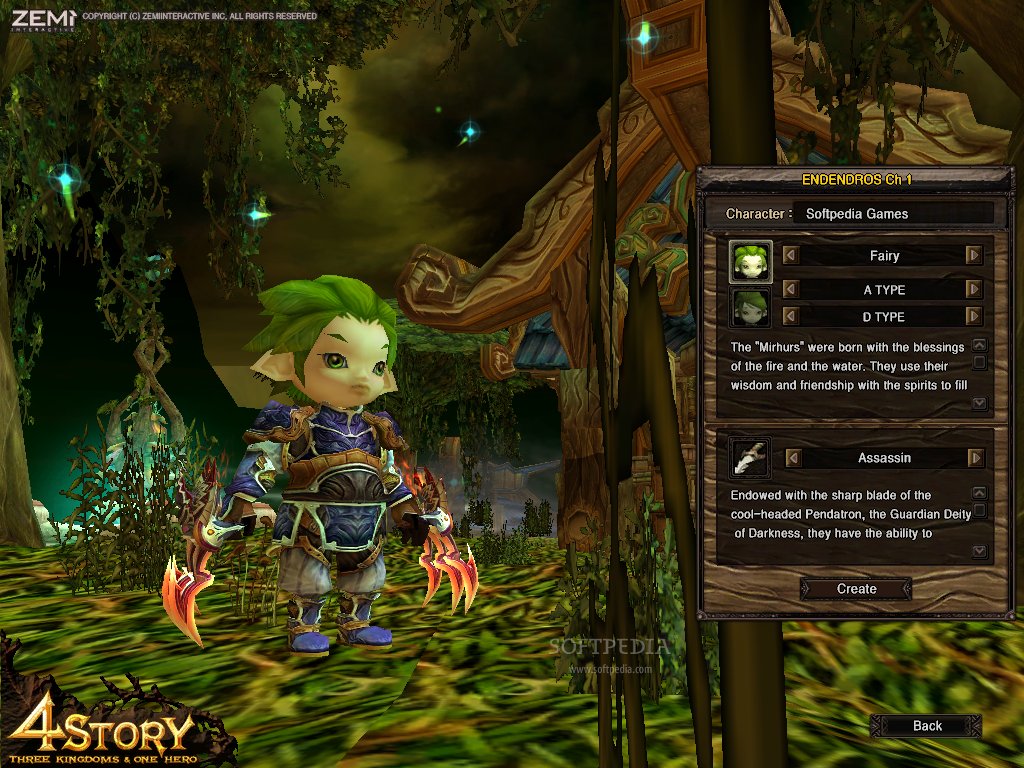This screenshot has width=1024, height=768.
Task: Click the Assassin description's up arrow
Action: pos(979,493)
